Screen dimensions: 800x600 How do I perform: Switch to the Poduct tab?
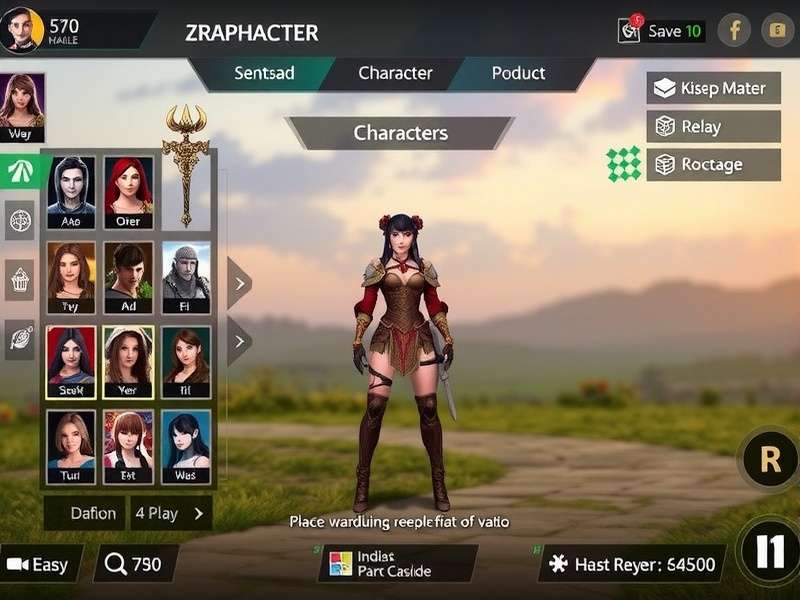pyautogui.click(x=518, y=73)
